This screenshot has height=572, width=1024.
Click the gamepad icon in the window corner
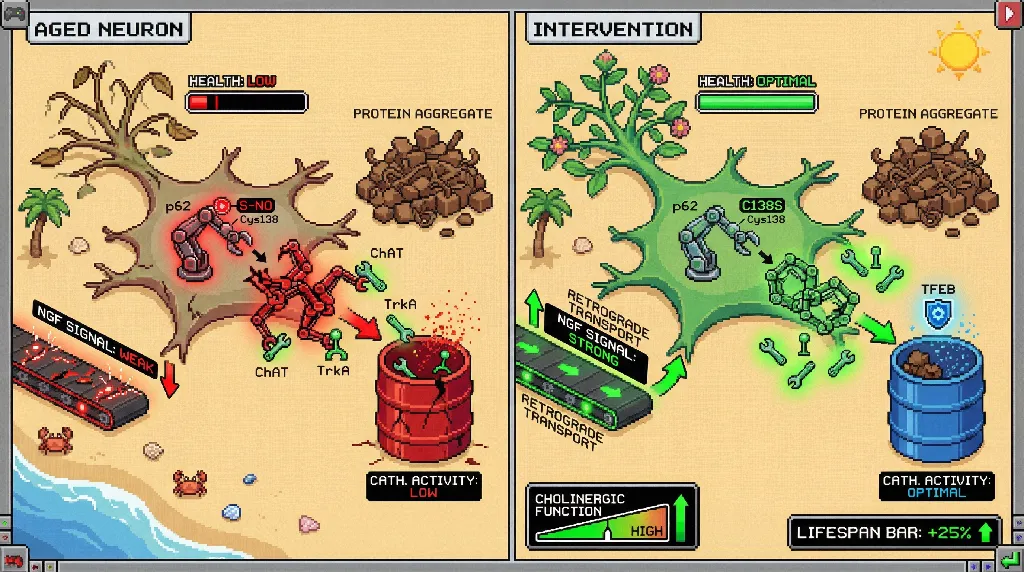point(14,13)
